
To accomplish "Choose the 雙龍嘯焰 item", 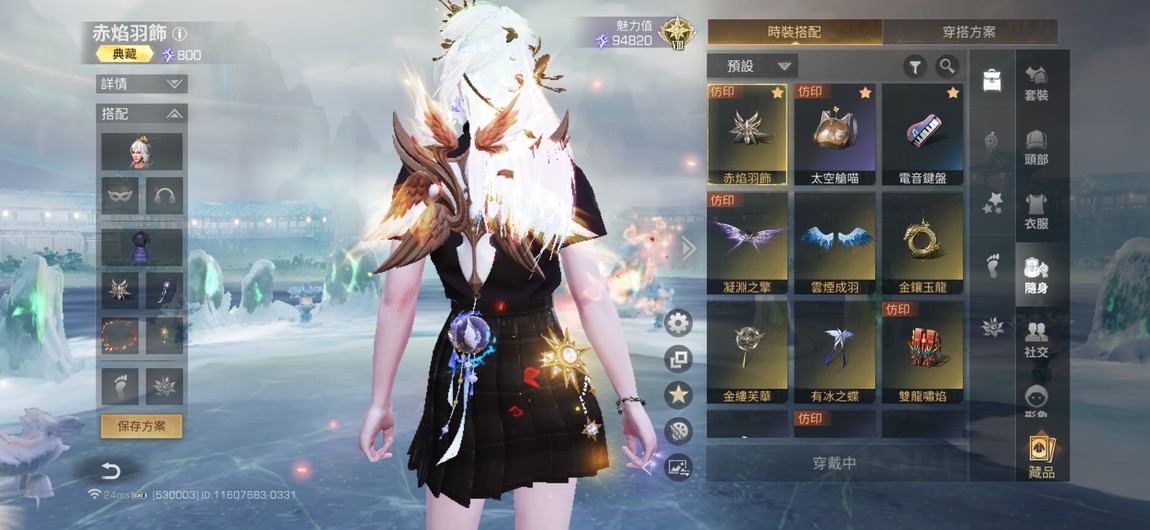I will pos(922,353).
